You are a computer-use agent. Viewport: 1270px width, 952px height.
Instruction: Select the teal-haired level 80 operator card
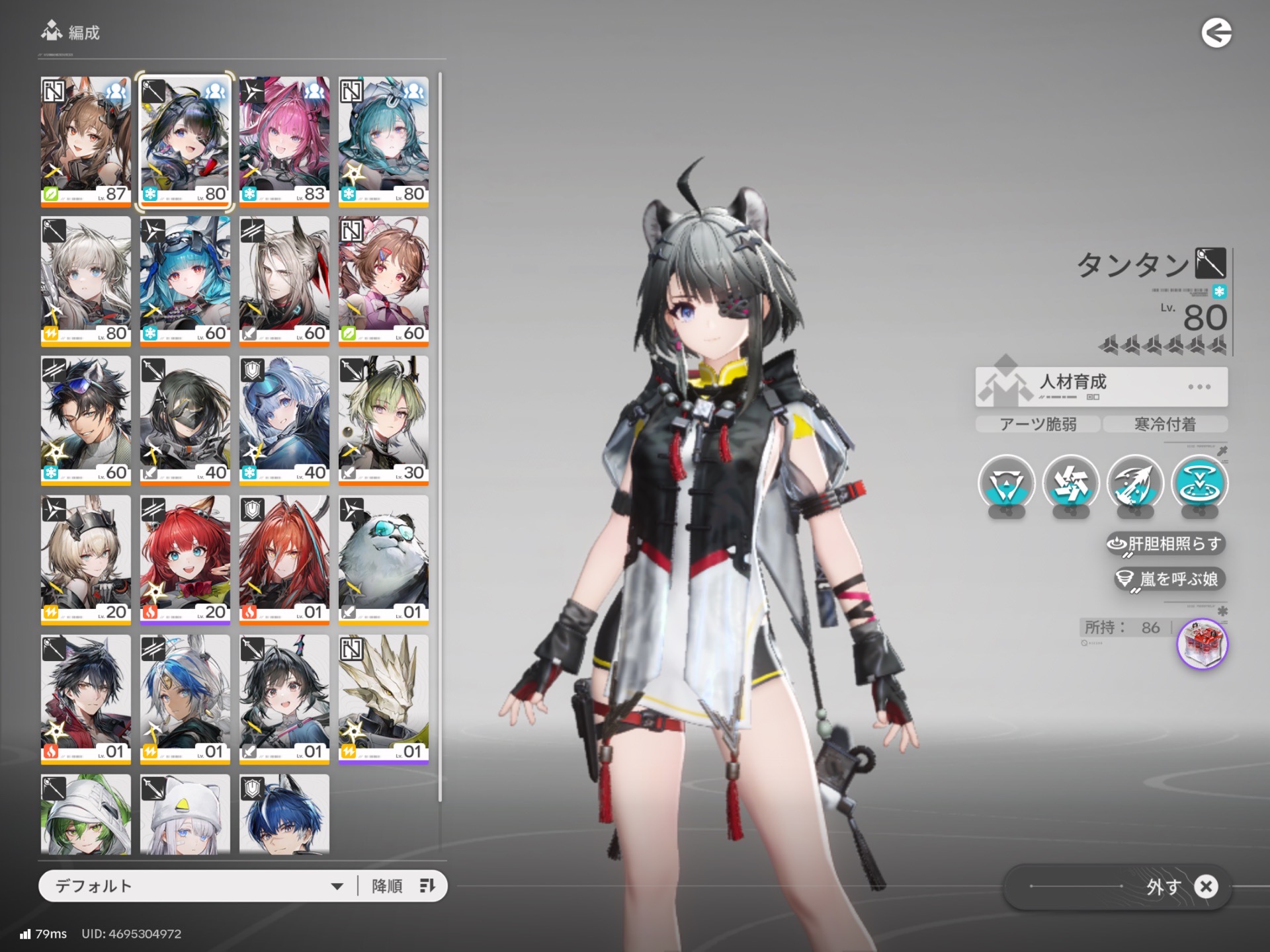pos(384,141)
